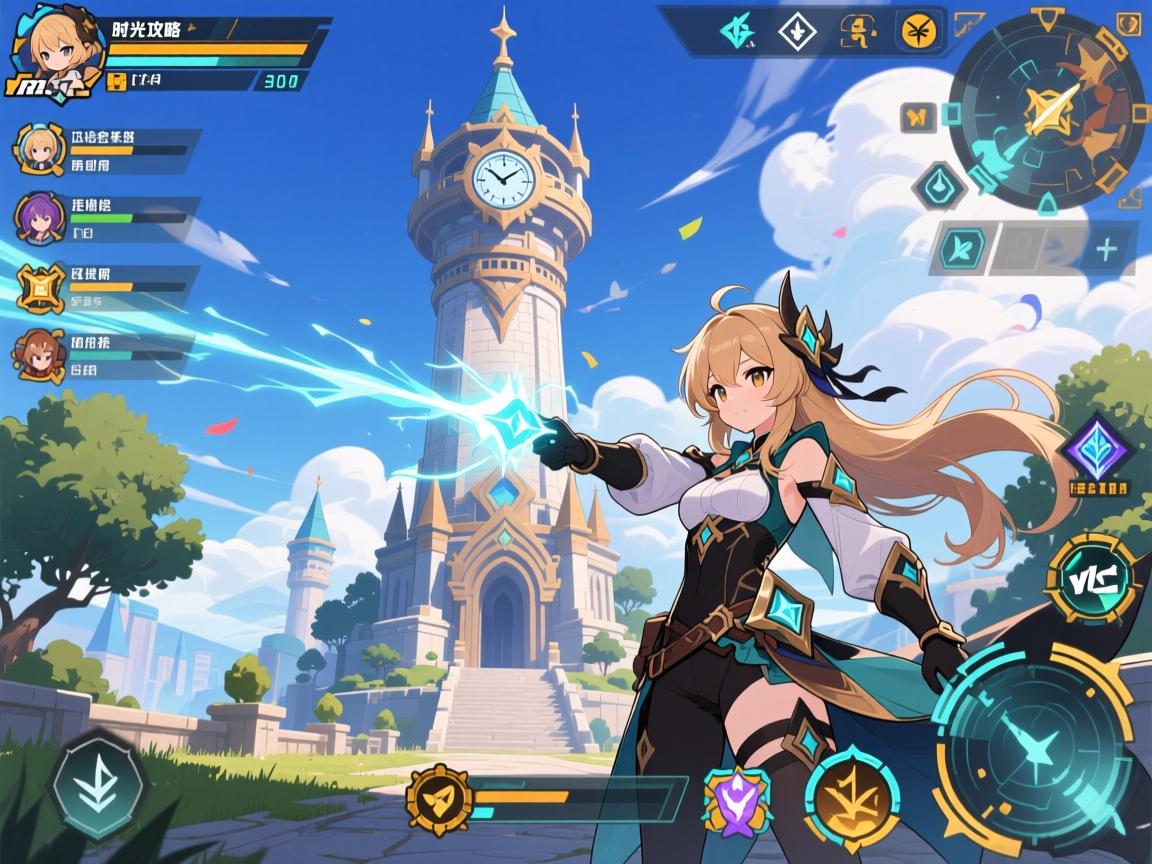Open the orange figure icon in top bar
The height and width of the screenshot is (864, 1152).
857,32
